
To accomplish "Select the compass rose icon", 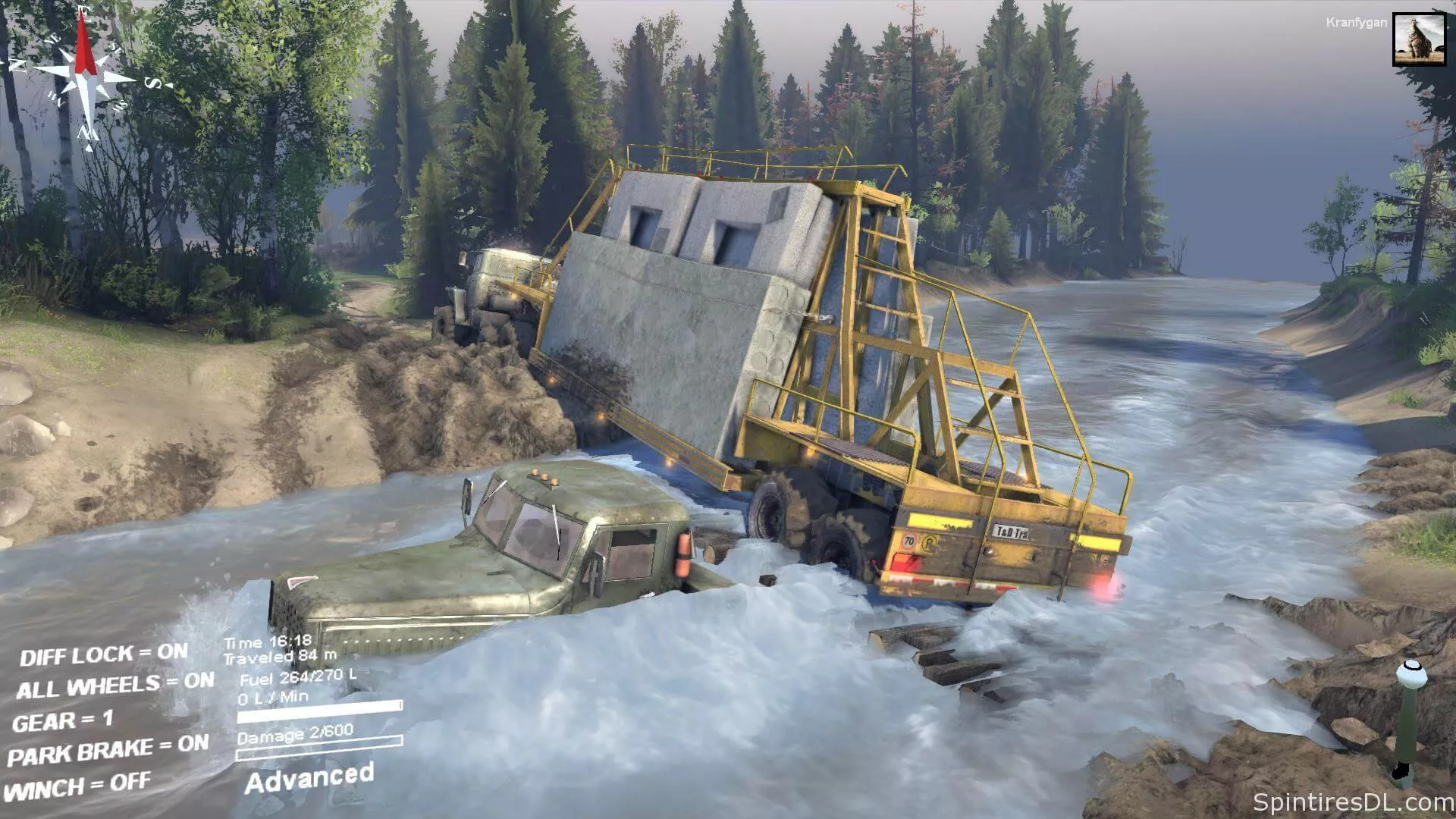I will 86,76.
